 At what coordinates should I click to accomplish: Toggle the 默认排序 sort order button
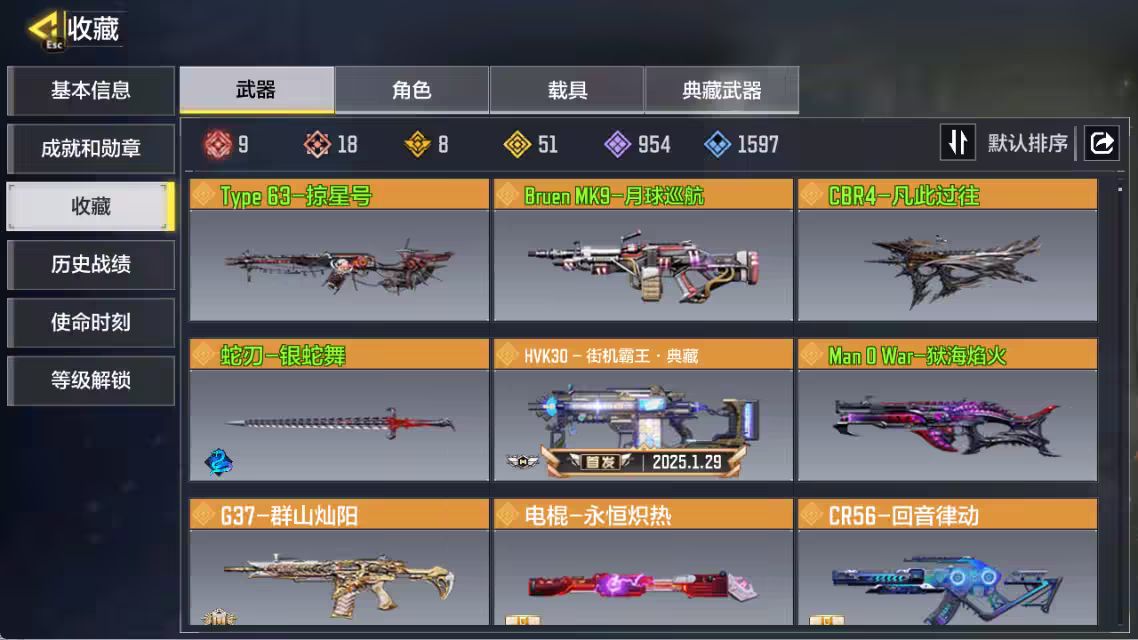click(x=957, y=143)
